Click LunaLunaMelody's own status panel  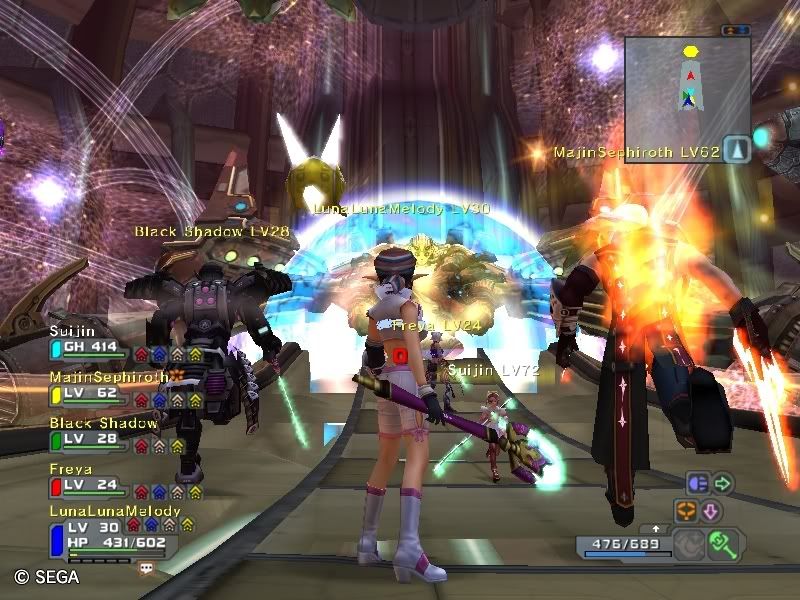pyautogui.click(x=108, y=533)
